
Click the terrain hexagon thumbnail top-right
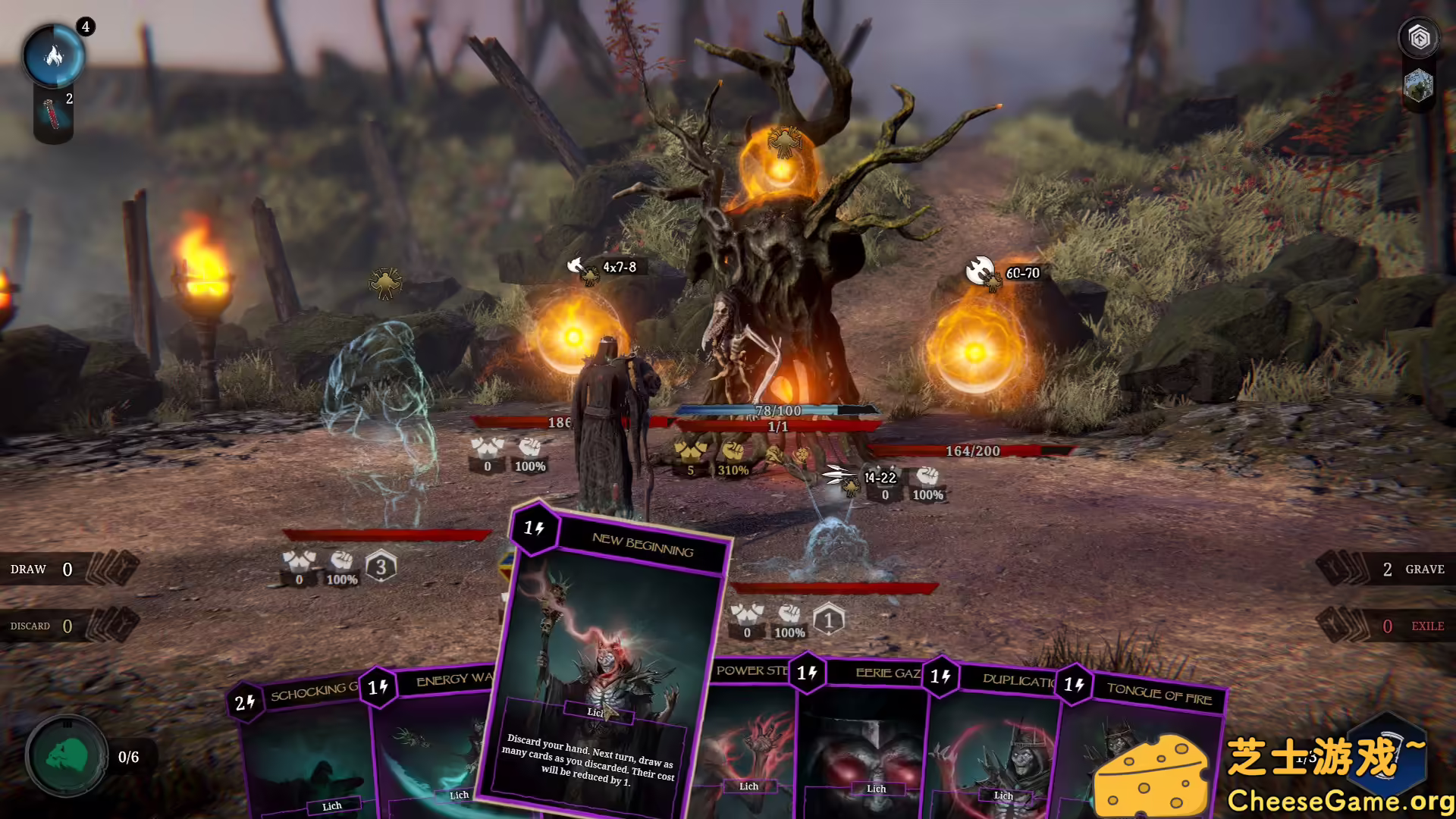coord(1417,85)
